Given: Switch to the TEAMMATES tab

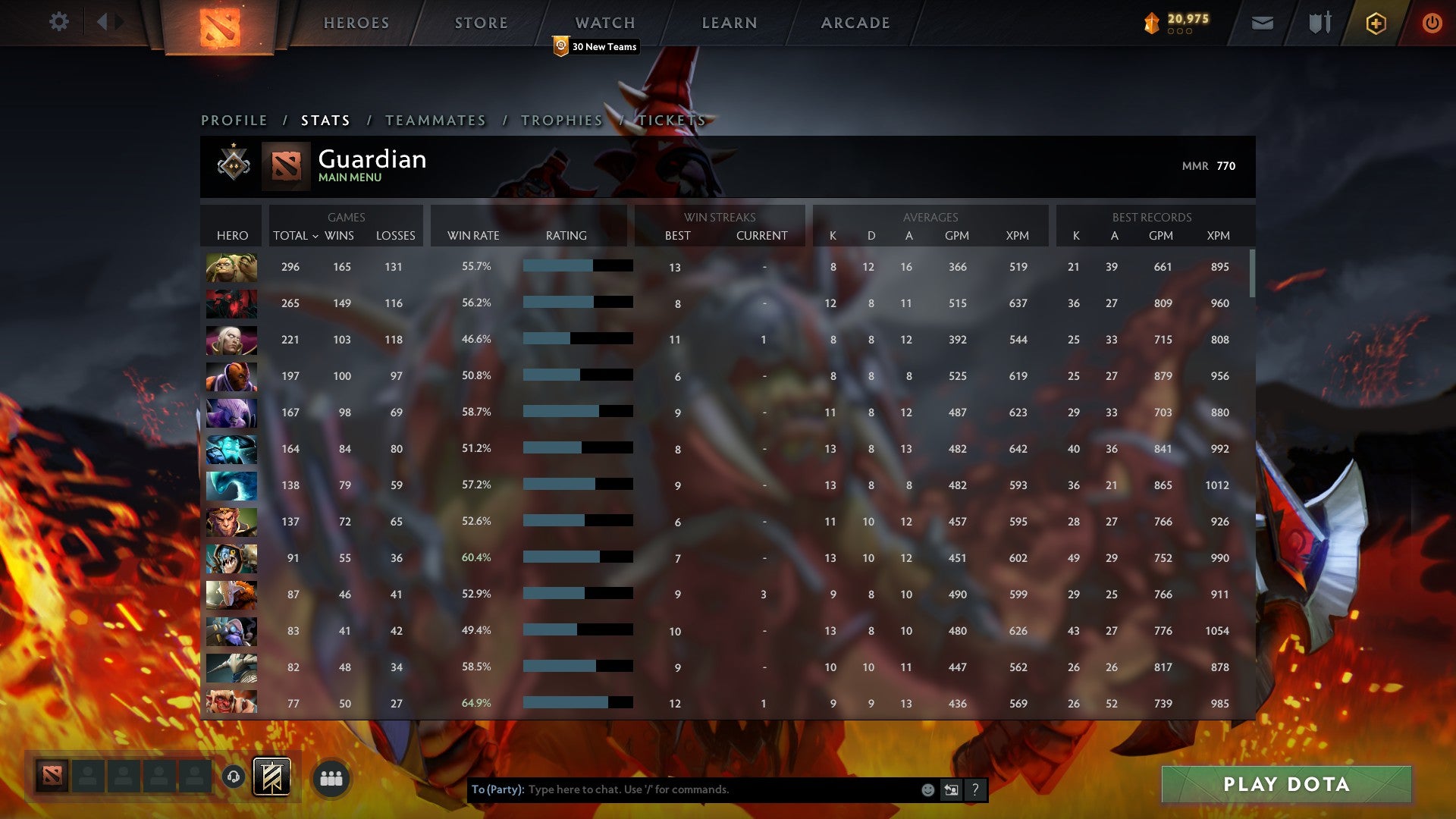Looking at the screenshot, I should pyautogui.click(x=436, y=120).
